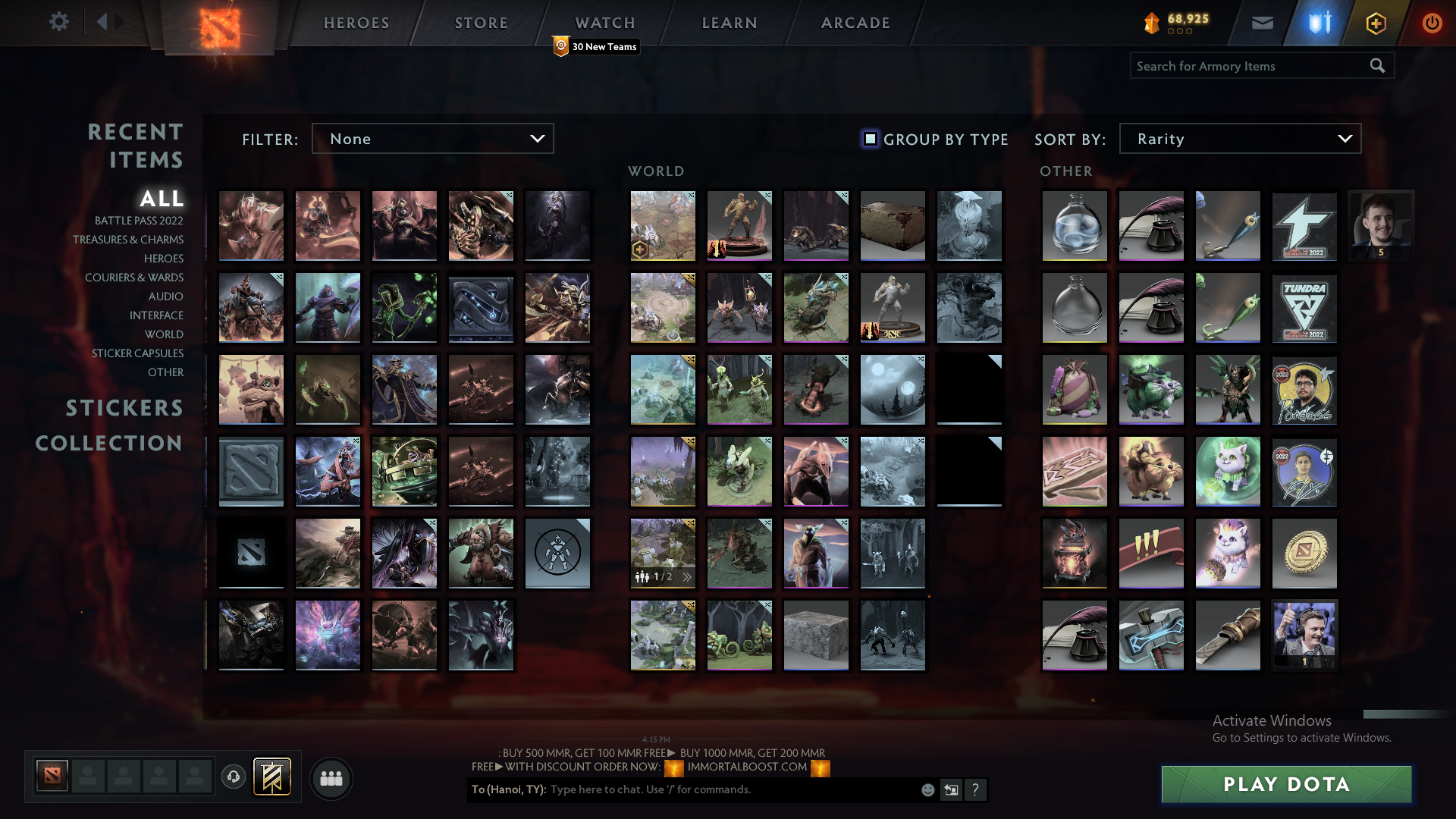This screenshot has width=1456, height=819.
Task: Open the WATCH tab
Action: tap(604, 23)
